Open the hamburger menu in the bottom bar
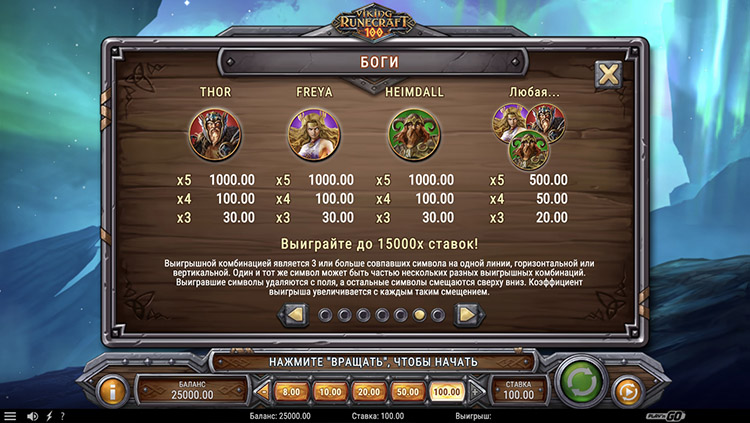The height and width of the screenshot is (423, 750). [x=10, y=416]
